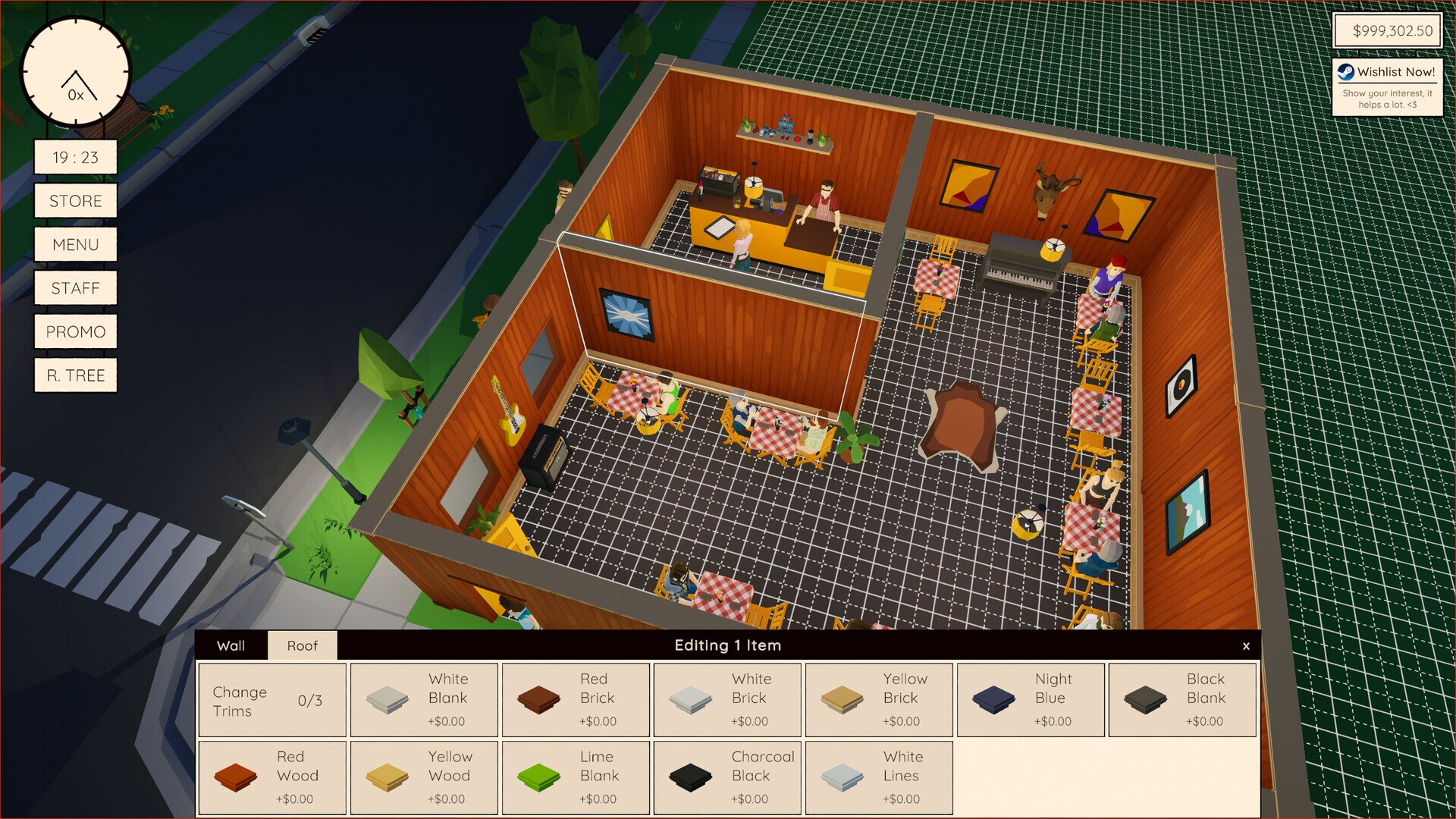Select the Yellow Brick roof material
Image resolution: width=1456 pixels, height=819 pixels.
[x=878, y=699]
